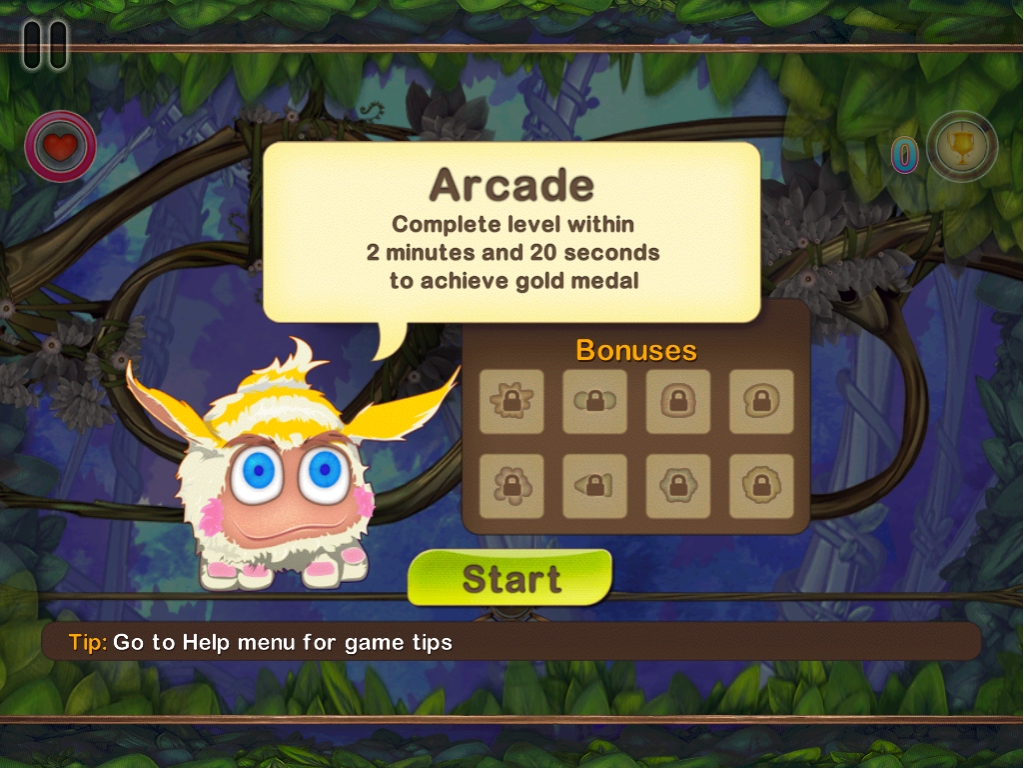The height and width of the screenshot is (768, 1024).
Task: Tap the red heart lives icon
Action: 61,147
